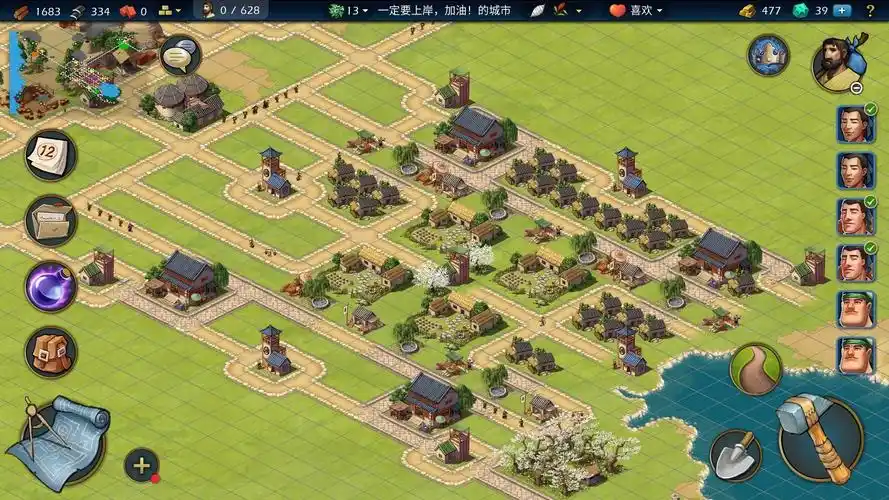The height and width of the screenshot is (500, 889).
Task: Open the backpack inventory
Action: pyautogui.click(x=51, y=353)
